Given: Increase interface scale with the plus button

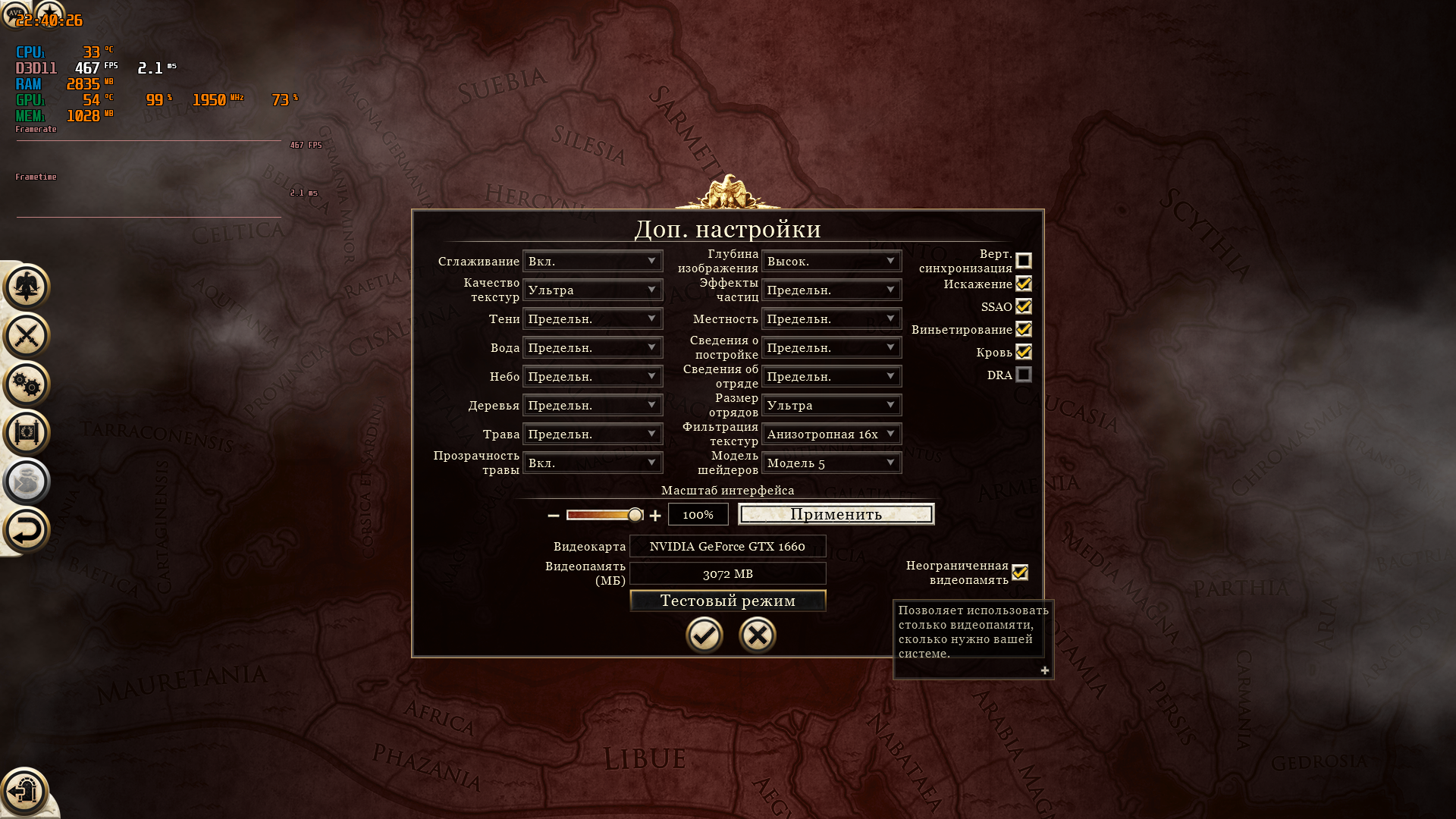Looking at the screenshot, I should pyautogui.click(x=655, y=516).
